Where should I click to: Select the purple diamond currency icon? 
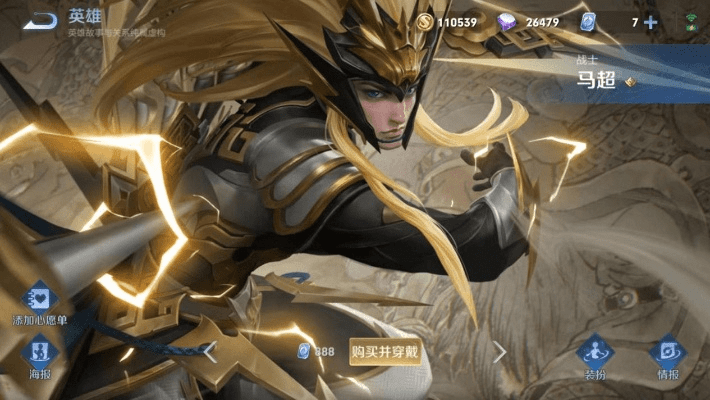[x=508, y=22]
